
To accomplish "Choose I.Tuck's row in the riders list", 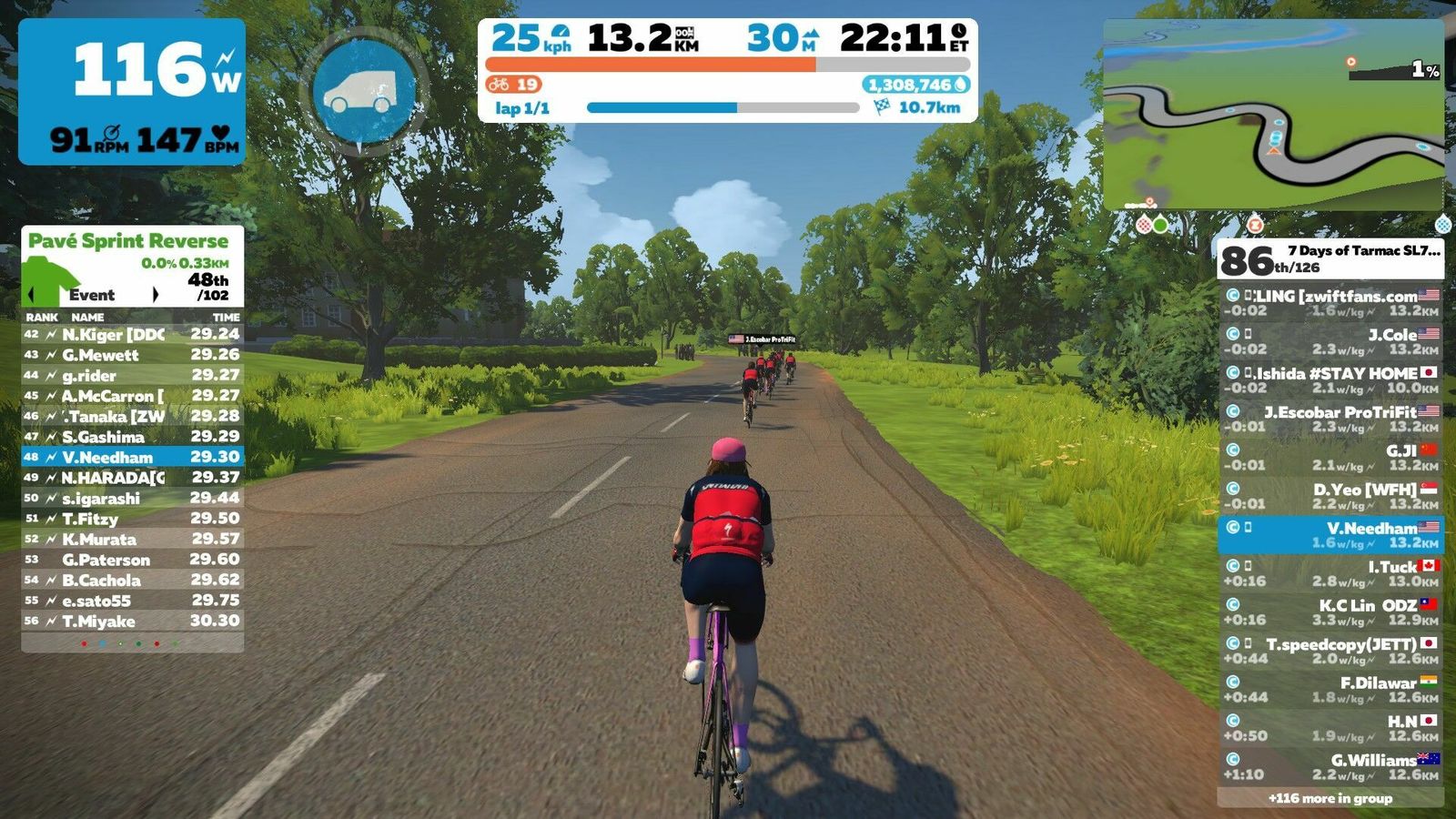I will 1330,573.
